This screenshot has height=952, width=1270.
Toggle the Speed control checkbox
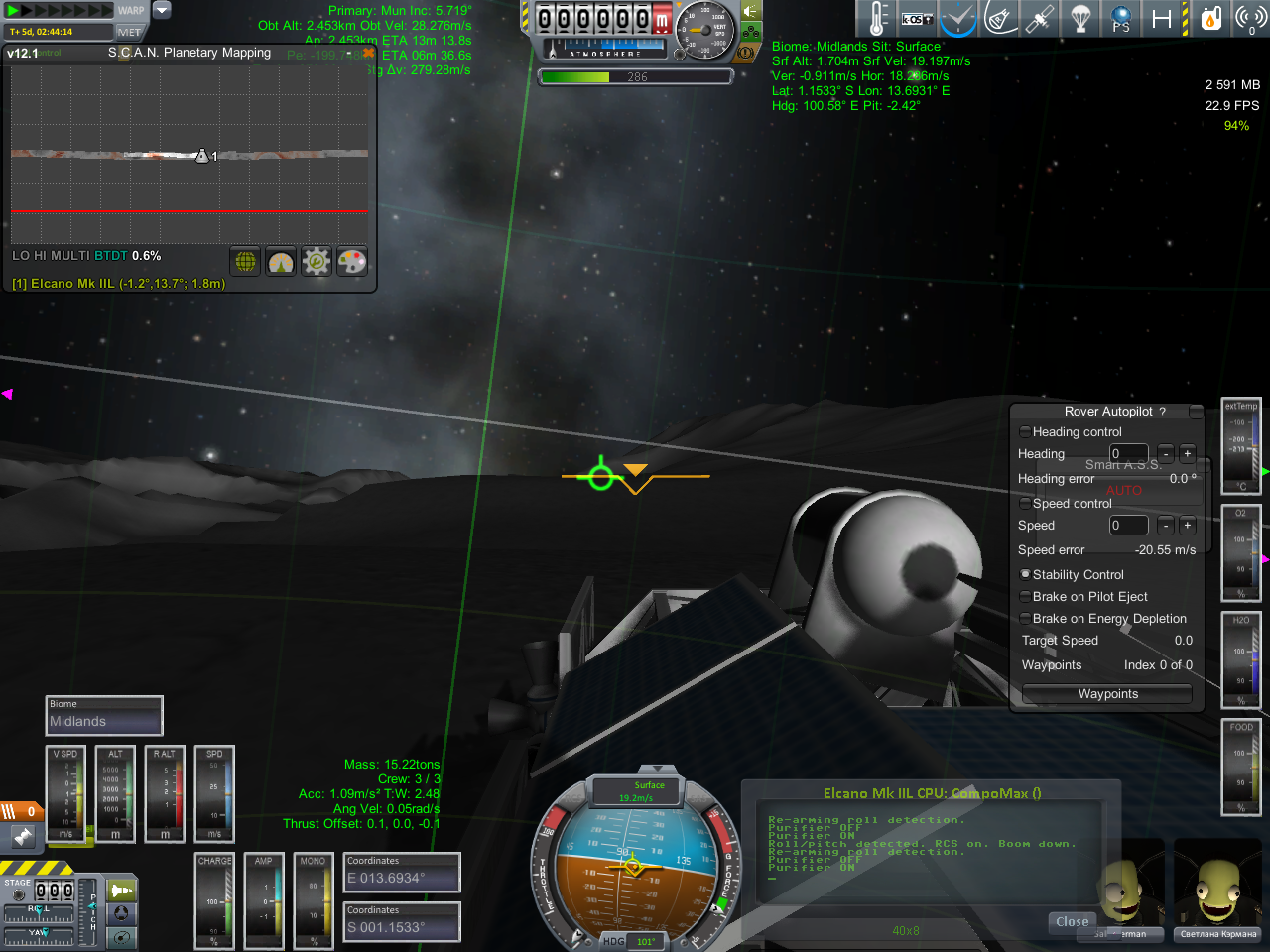(1025, 504)
